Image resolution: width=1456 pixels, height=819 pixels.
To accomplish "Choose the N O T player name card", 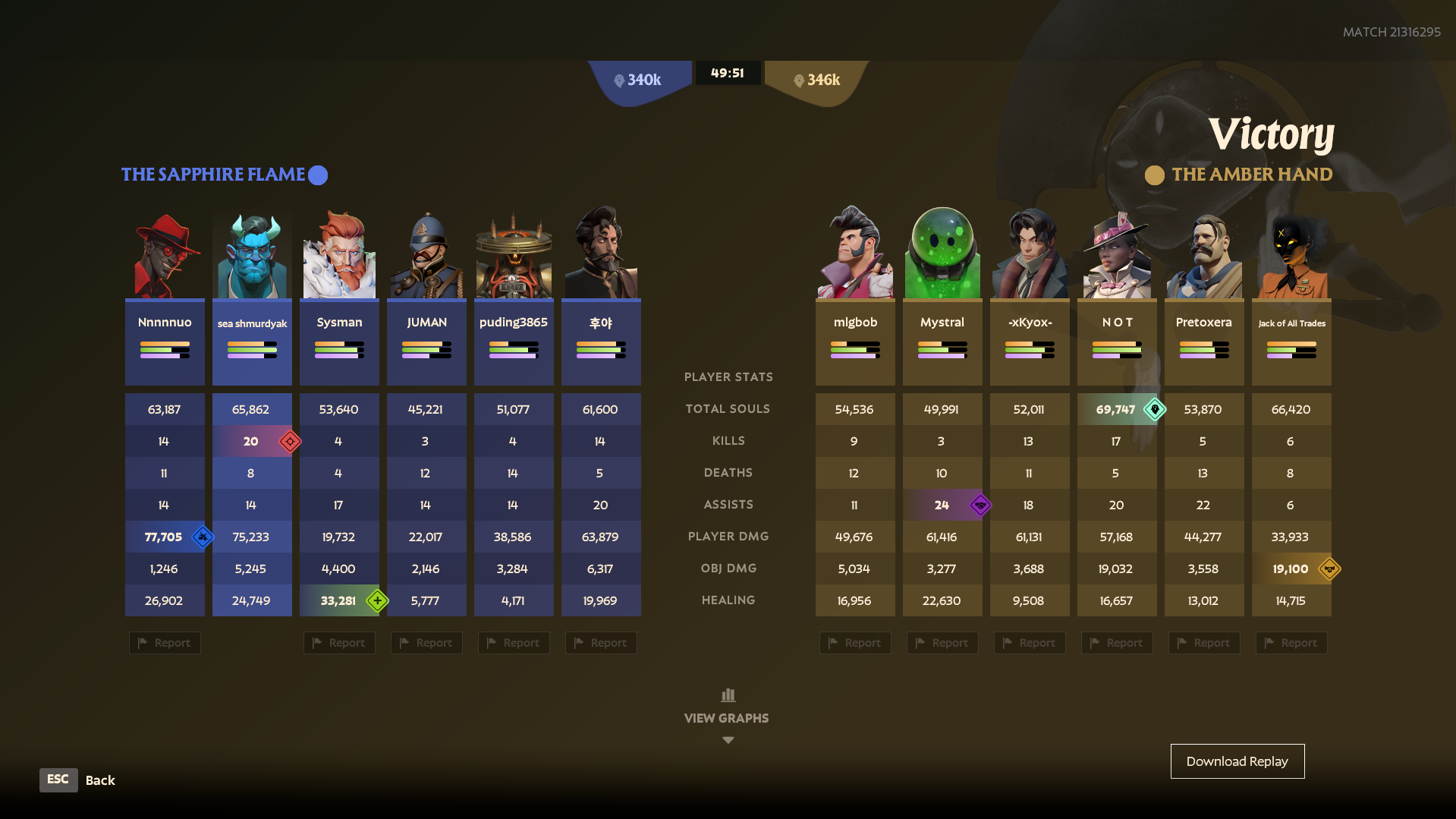I will [x=1117, y=342].
